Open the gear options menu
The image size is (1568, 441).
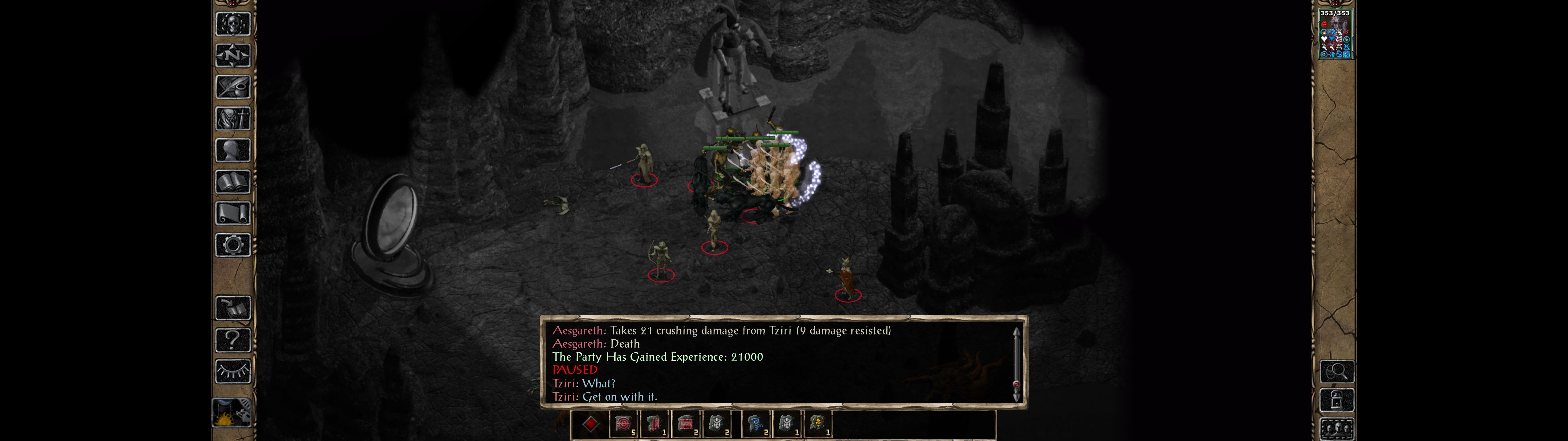point(232,246)
